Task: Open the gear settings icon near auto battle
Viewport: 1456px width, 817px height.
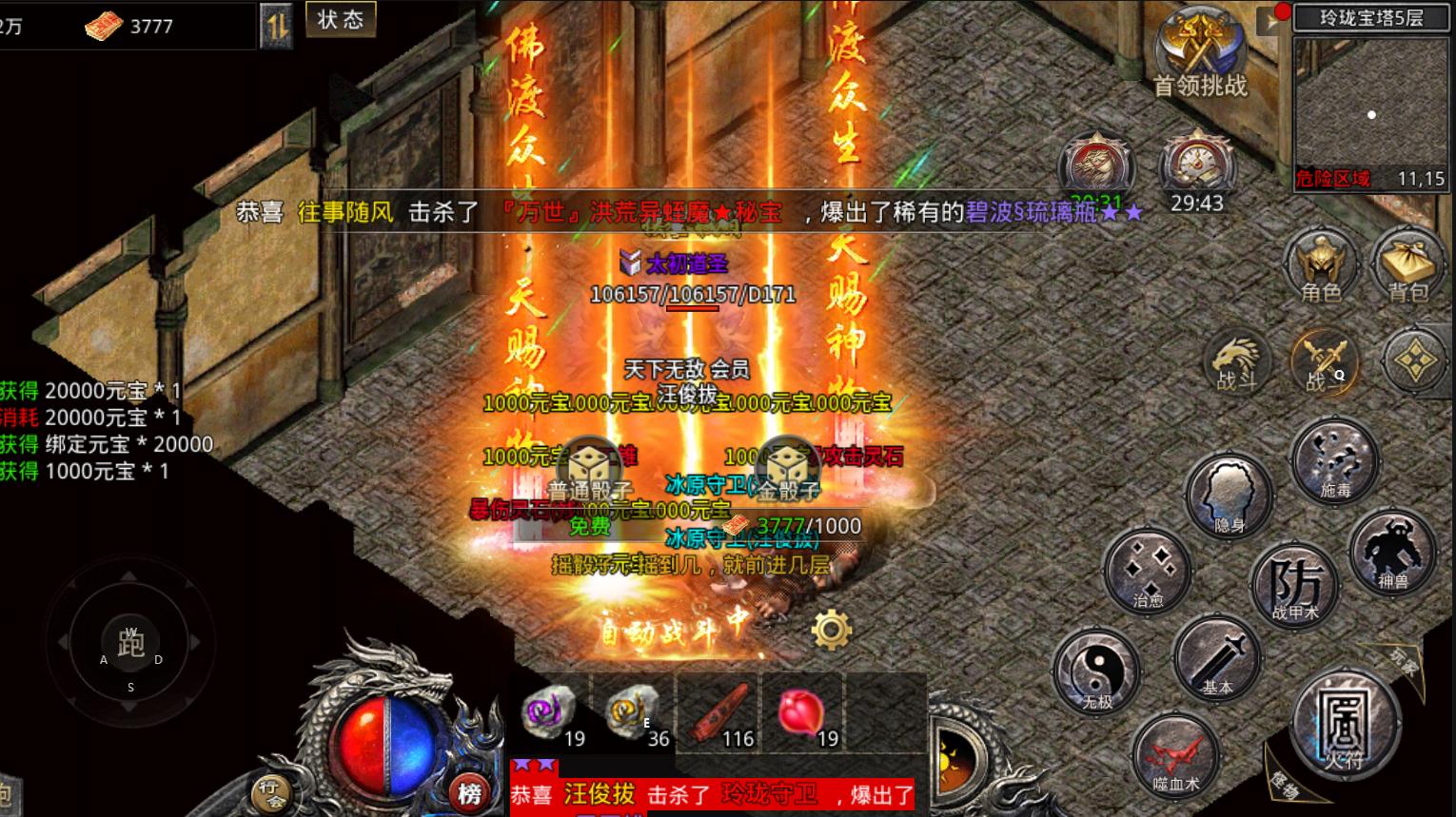Action: (x=830, y=628)
